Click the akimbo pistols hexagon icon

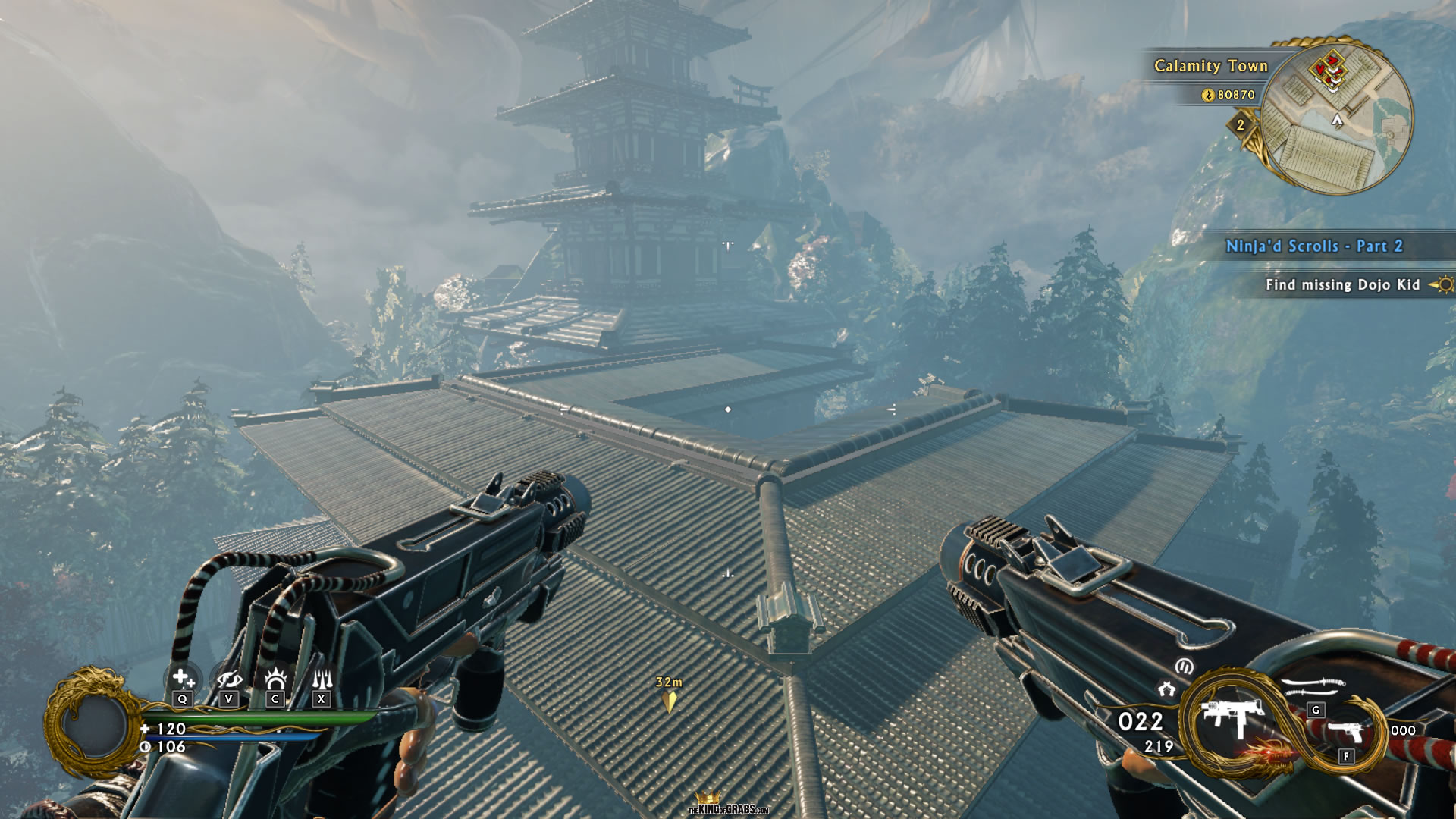tap(1167, 687)
